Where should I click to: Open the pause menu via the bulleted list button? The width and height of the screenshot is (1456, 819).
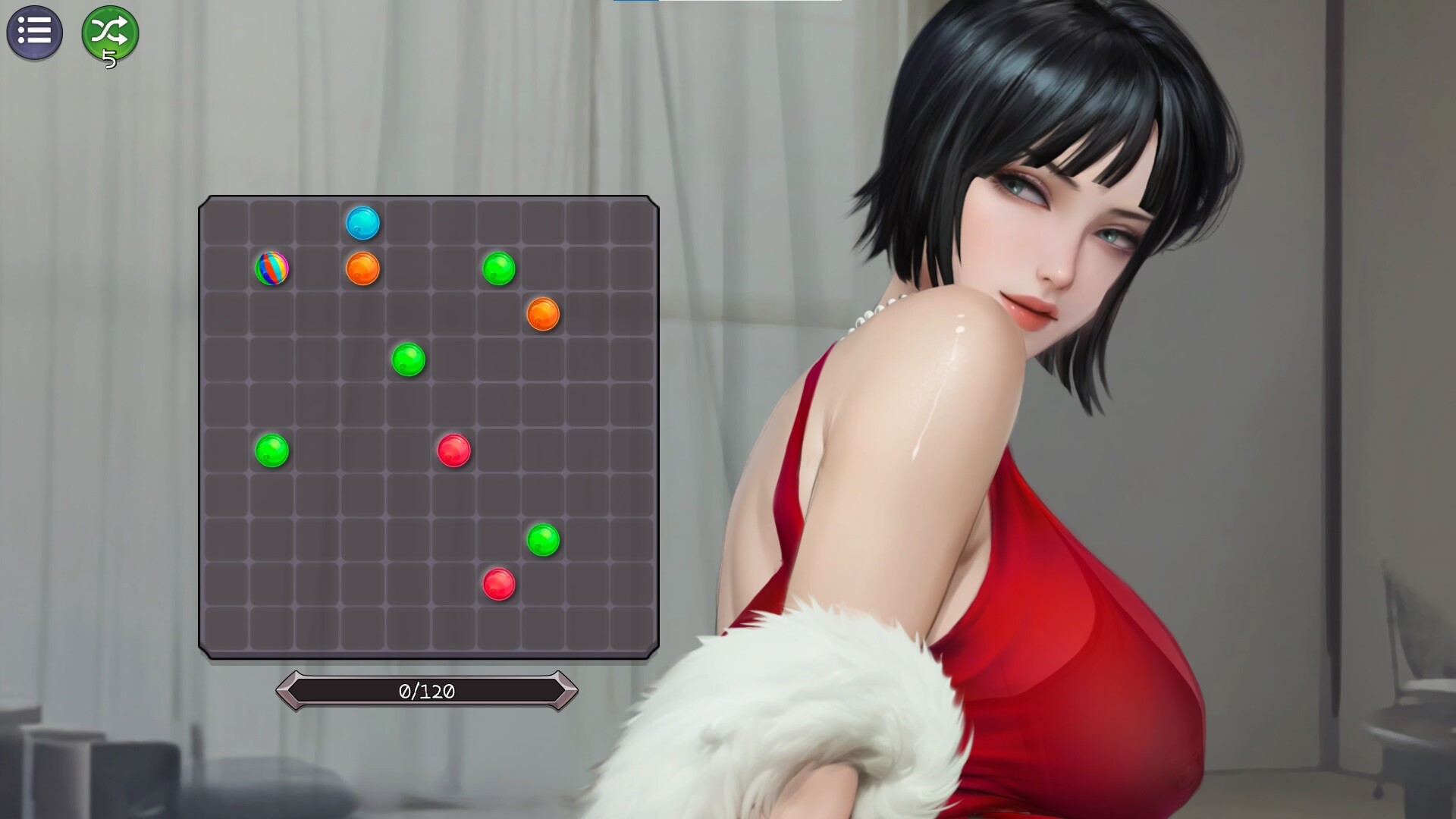coord(35,32)
